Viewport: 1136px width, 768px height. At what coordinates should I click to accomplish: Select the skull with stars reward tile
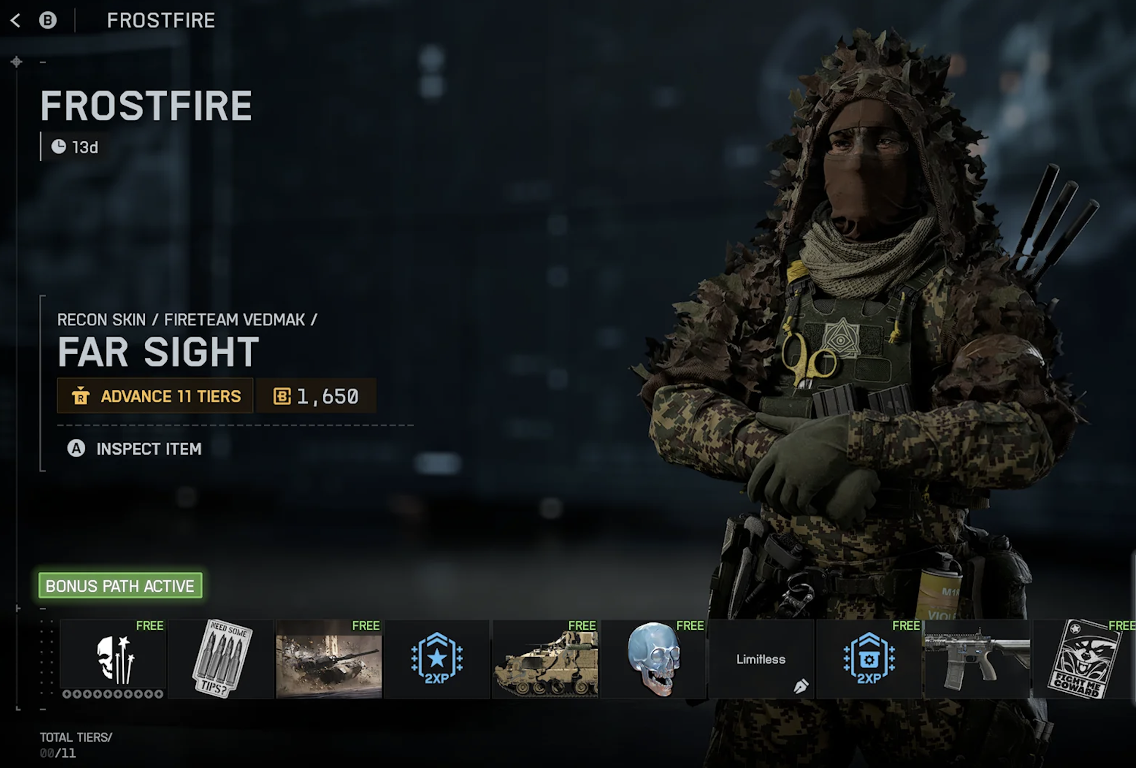113,659
